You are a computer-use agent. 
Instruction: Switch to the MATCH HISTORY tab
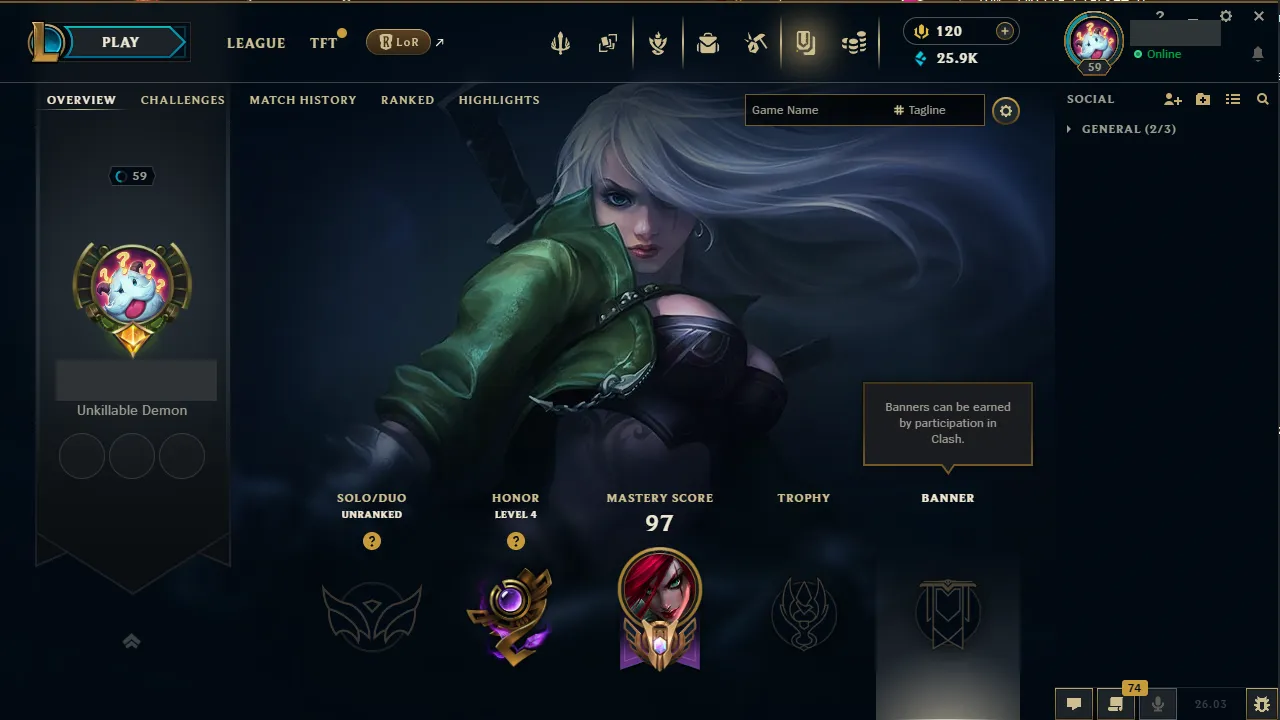(303, 99)
